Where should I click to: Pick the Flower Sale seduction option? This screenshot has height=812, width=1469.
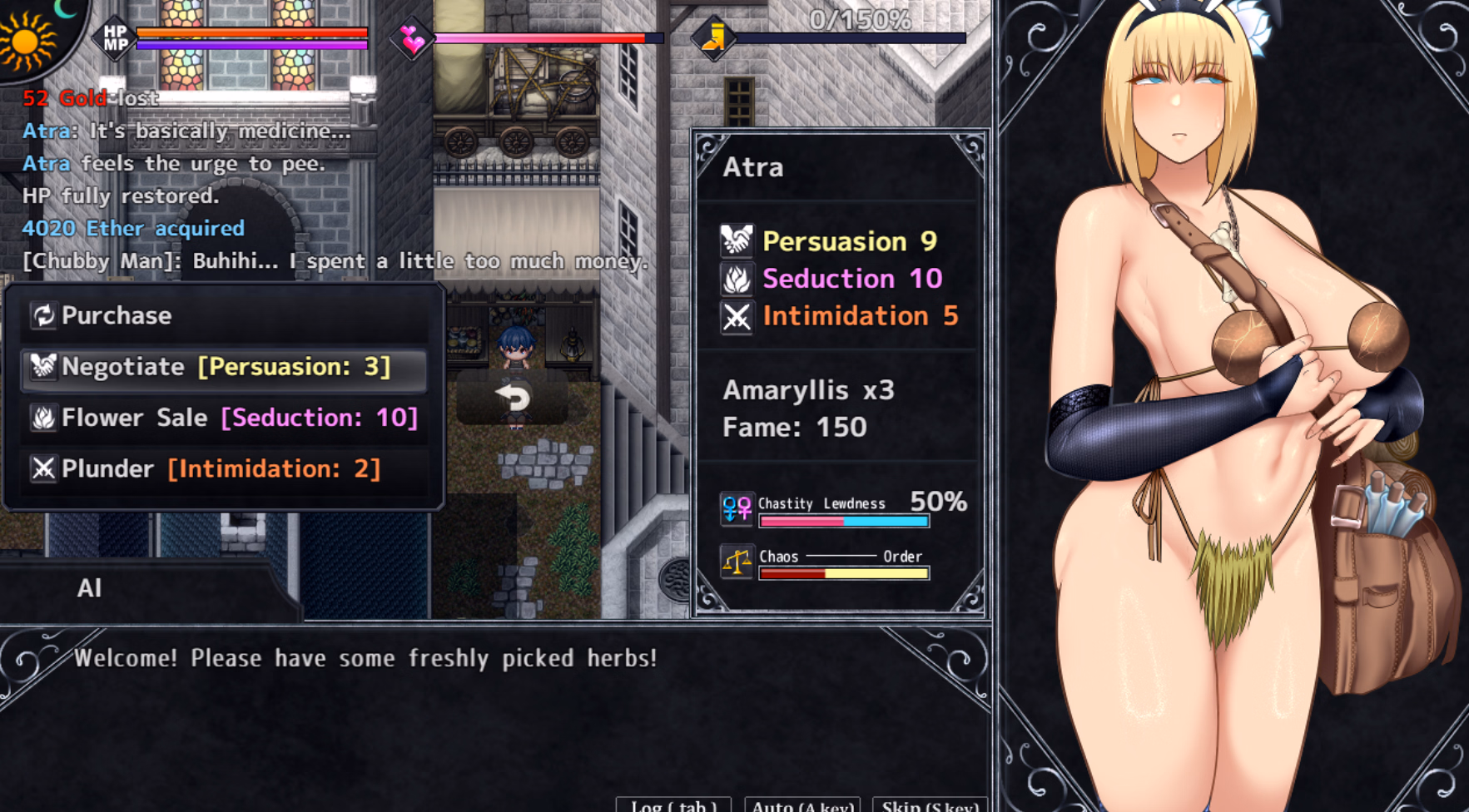pyautogui.click(x=223, y=418)
